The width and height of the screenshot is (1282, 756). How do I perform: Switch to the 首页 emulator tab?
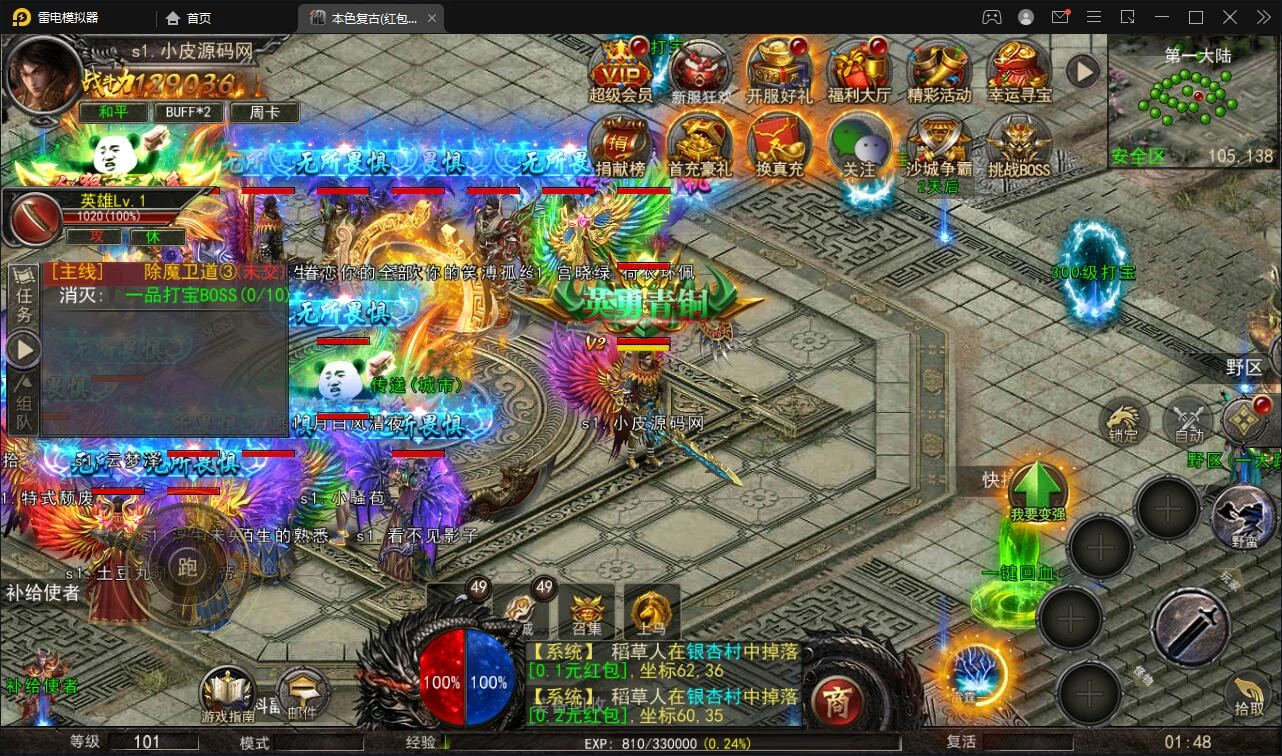[186, 17]
